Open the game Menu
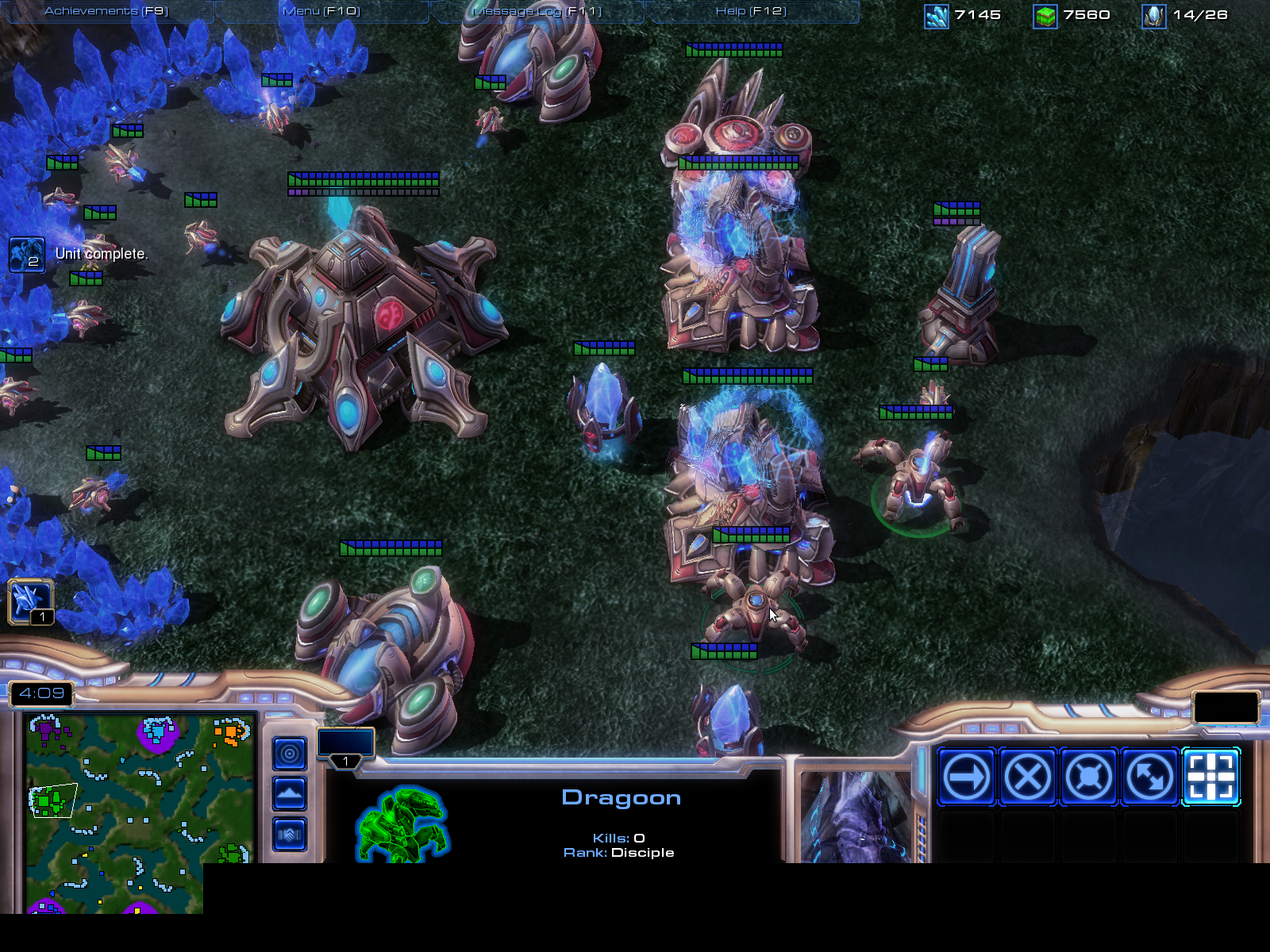Screen dimensions: 1270x952 (321, 11)
